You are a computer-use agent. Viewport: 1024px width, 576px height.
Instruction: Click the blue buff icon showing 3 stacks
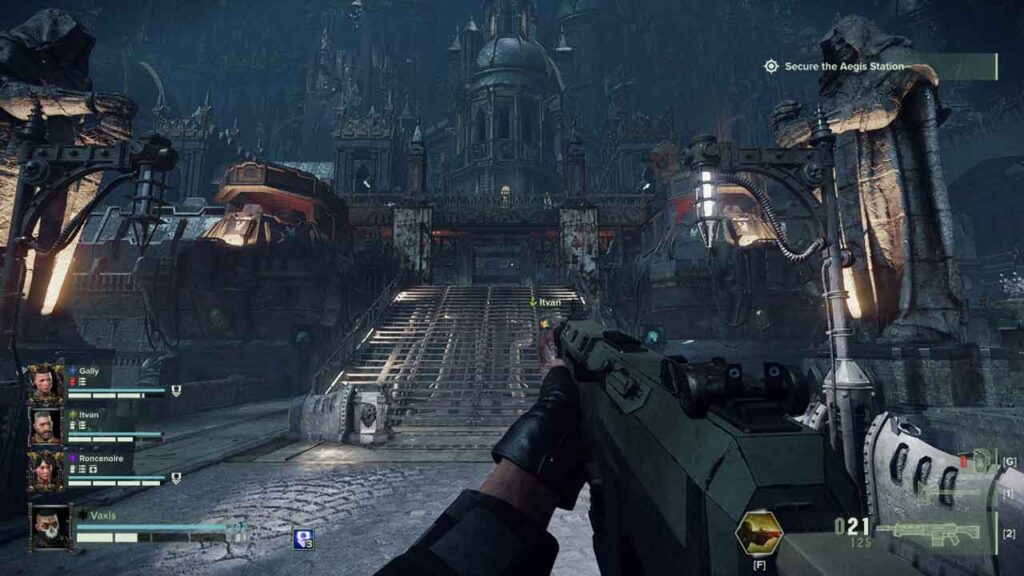pyautogui.click(x=303, y=539)
